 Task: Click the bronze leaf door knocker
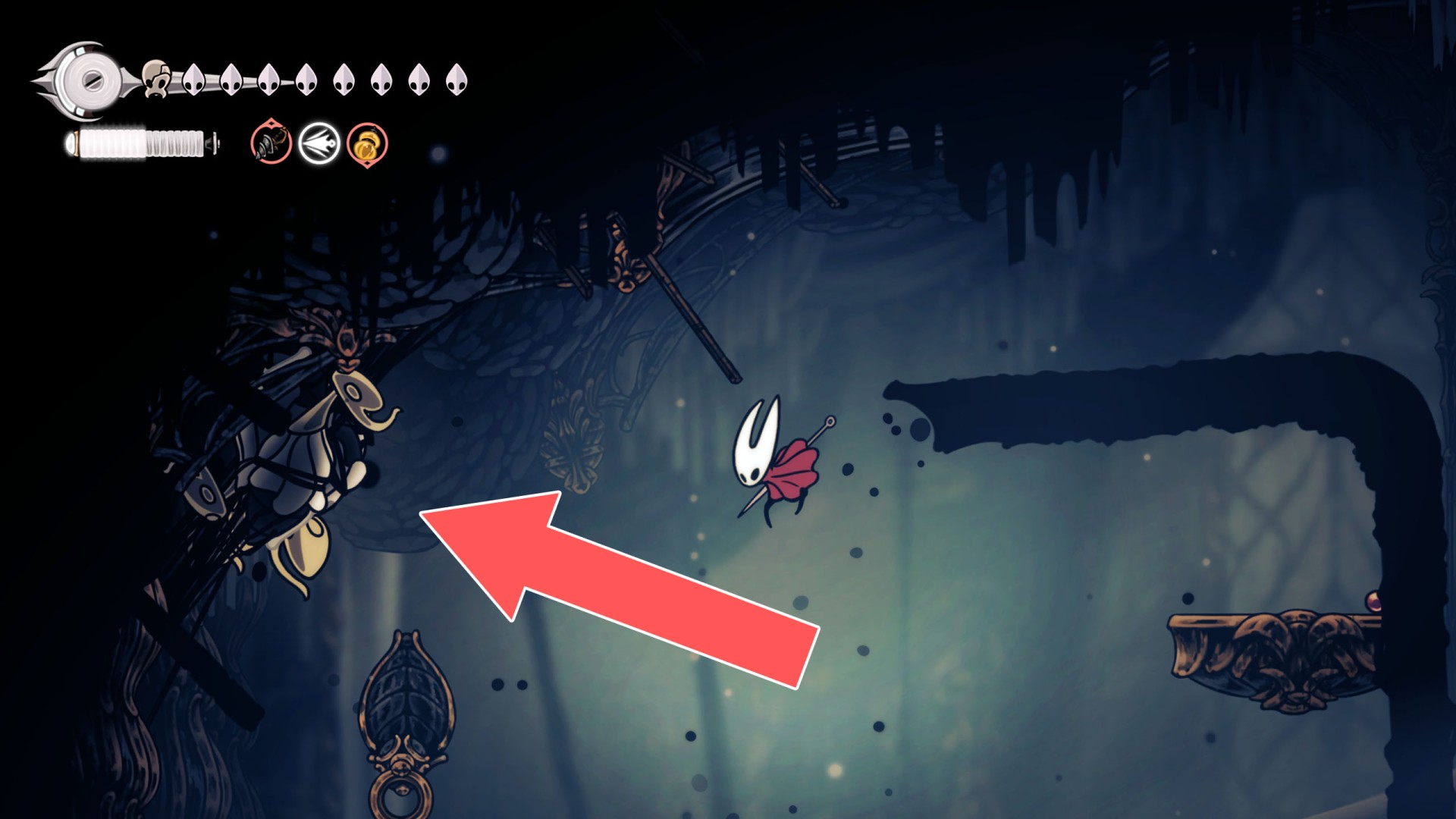click(x=407, y=720)
